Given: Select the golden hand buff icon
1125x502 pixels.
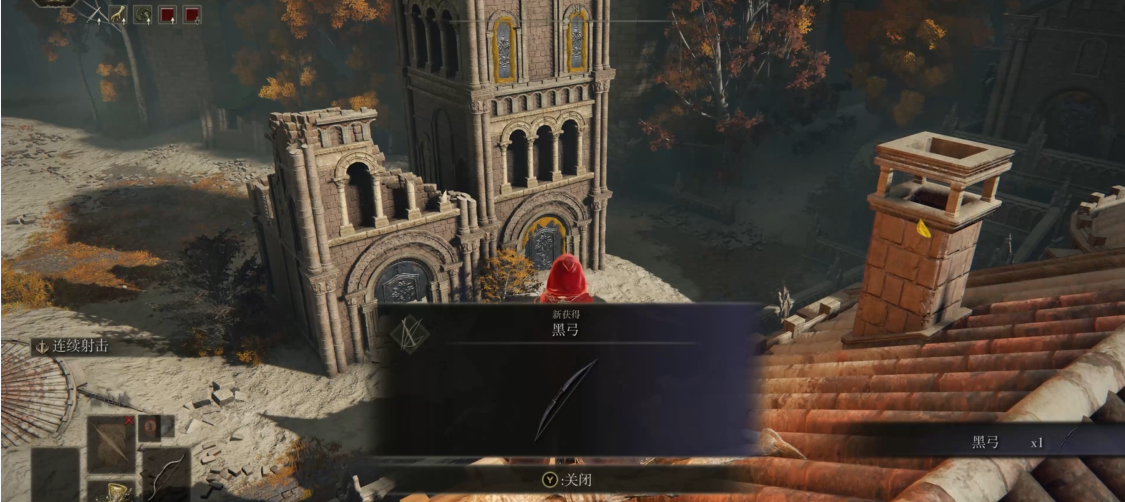Looking at the screenshot, I should coord(118,14).
